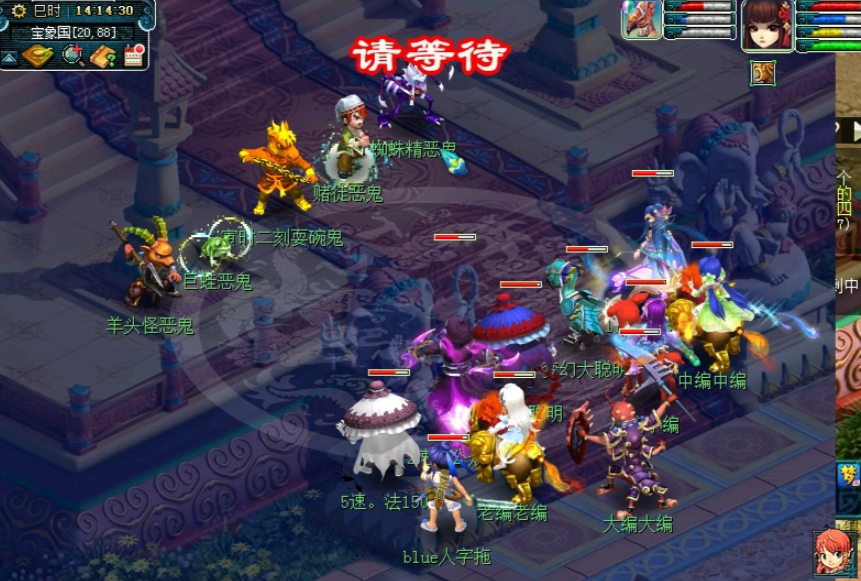Click the golden buff status icon
Image resolution: width=861 pixels, height=581 pixels.
[x=762, y=72]
